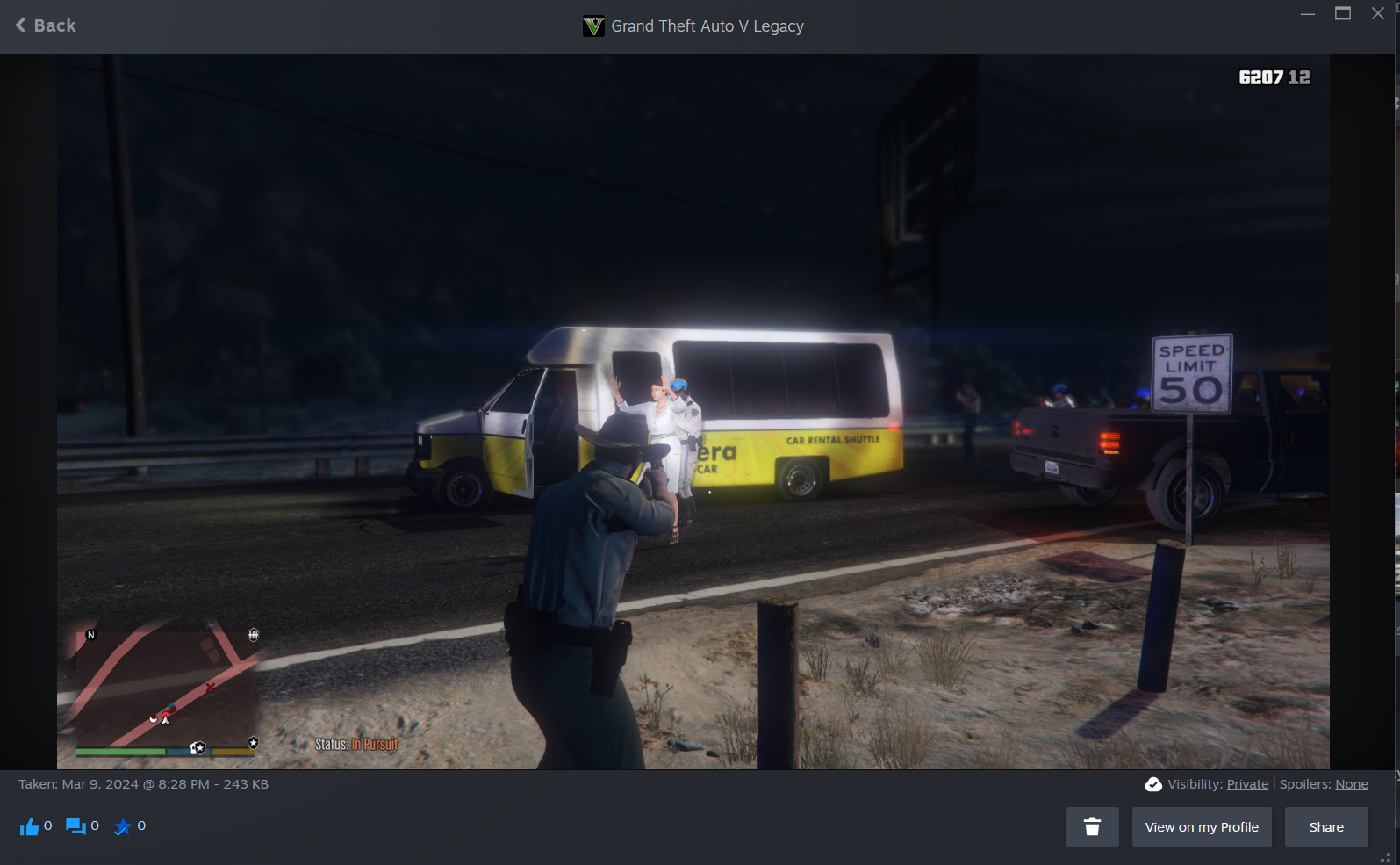Change the Private visibility setting
The image size is (1400, 865).
tap(1247, 784)
